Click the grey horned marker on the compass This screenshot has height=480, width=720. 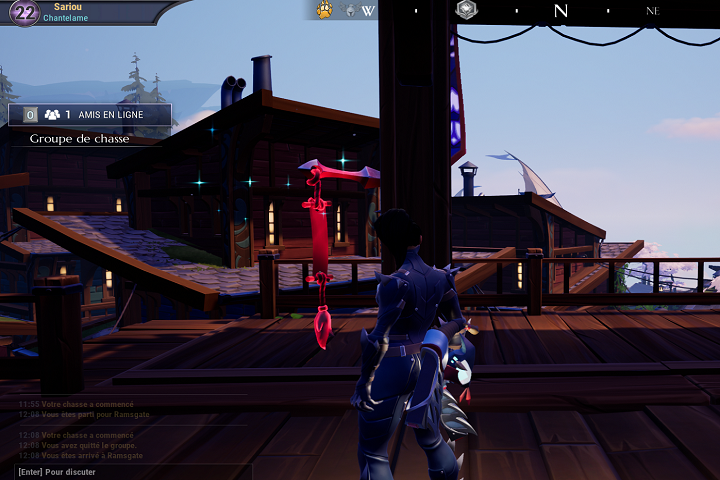coord(350,11)
